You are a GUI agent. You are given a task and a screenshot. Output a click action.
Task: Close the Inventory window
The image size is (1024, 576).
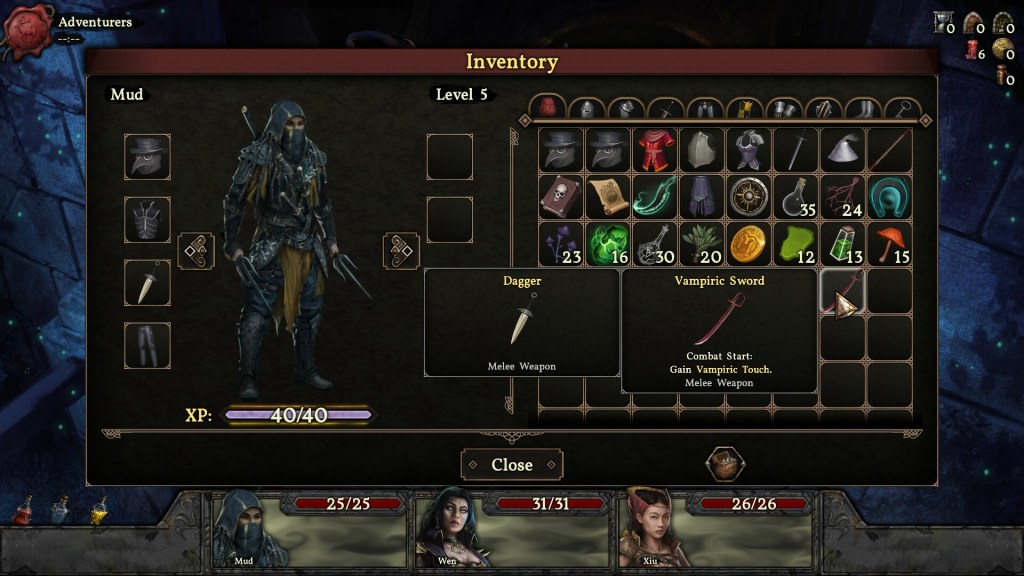(511, 465)
